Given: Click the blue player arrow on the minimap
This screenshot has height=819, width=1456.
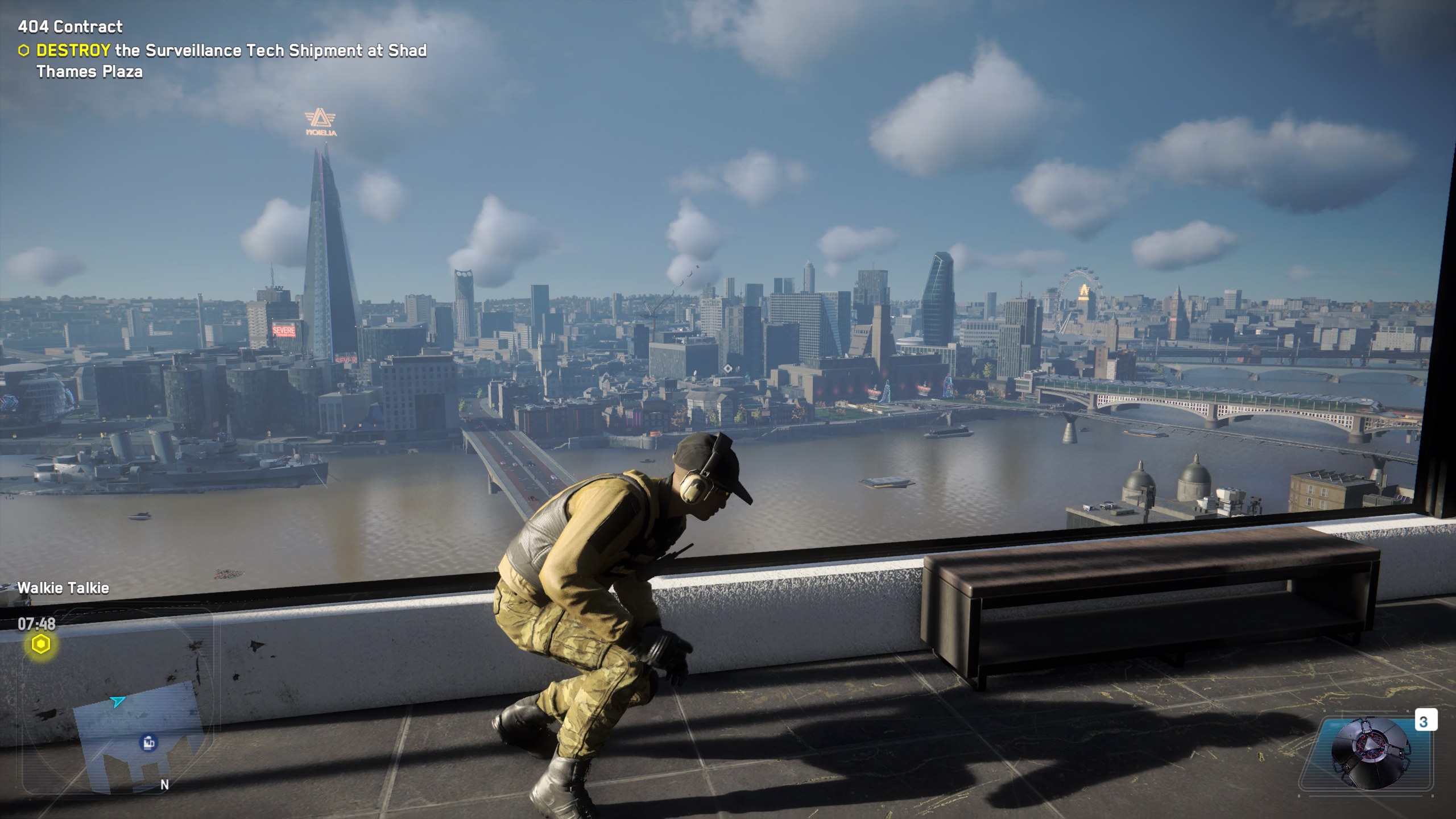Looking at the screenshot, I should click(x=118, y=702).
